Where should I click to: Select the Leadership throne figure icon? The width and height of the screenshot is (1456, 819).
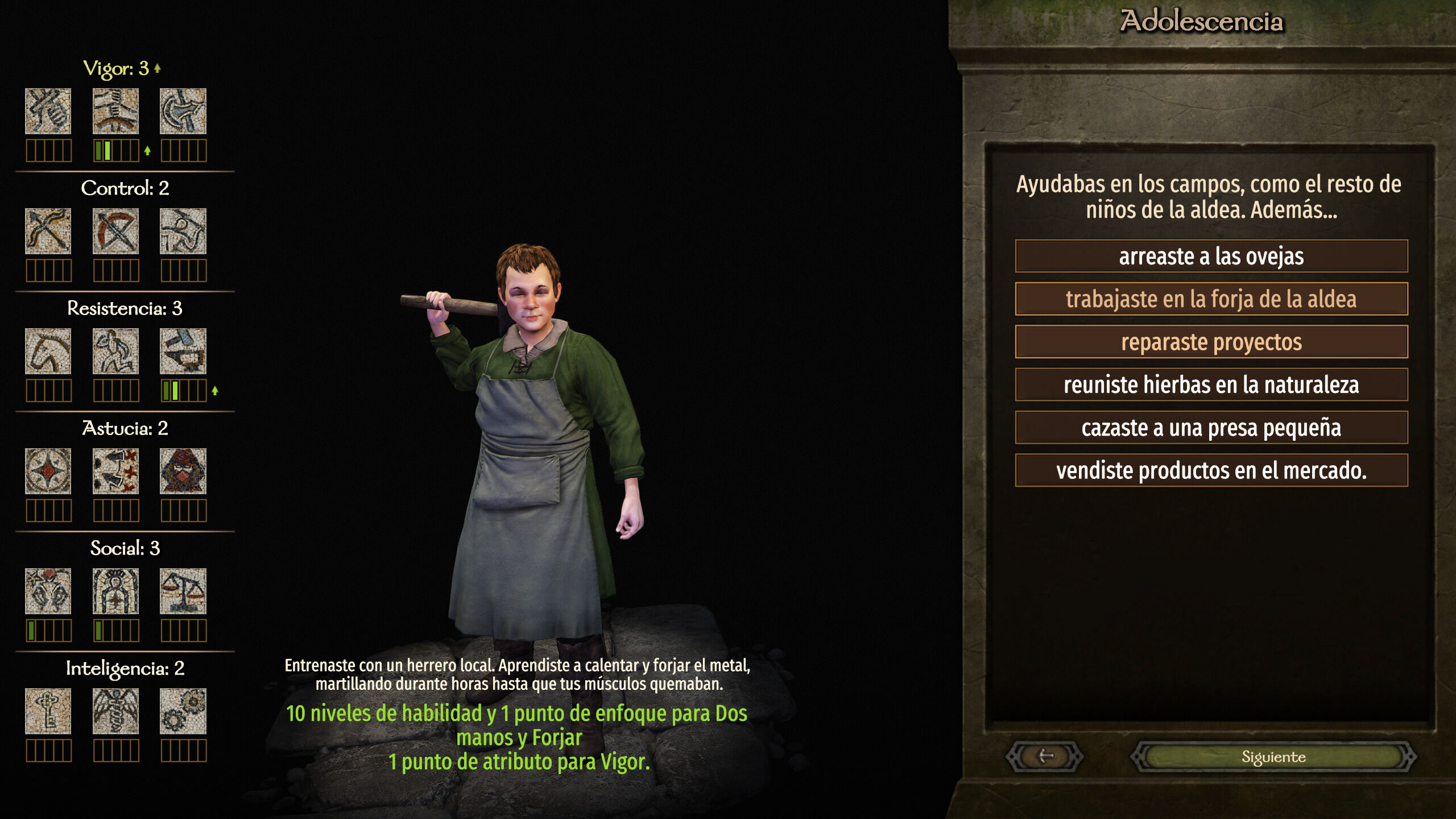(x=116, y=591)
